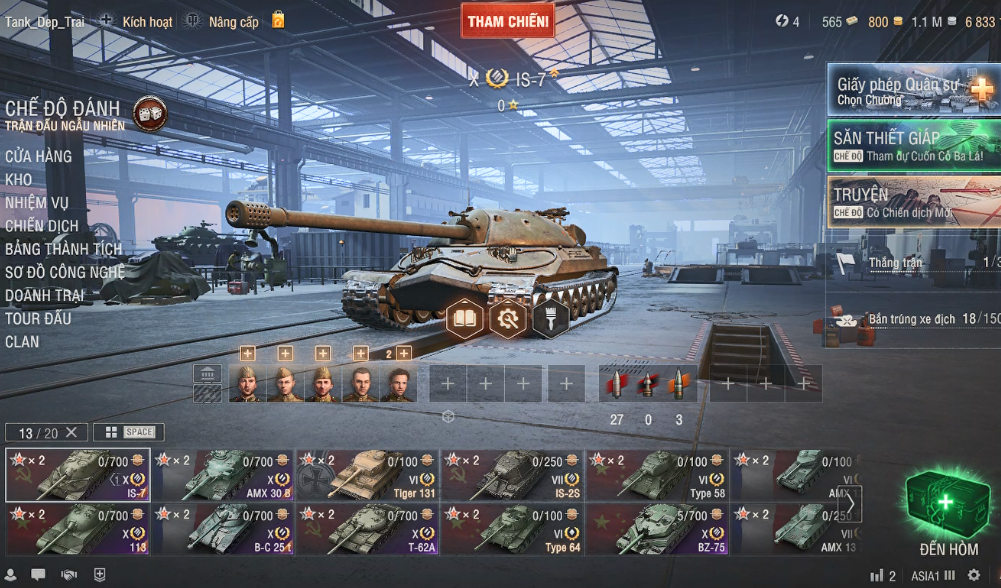Viewport: 1001px width, 588px height.
Task: Open the CỬA HÀNG store menu
Action: tap(38, 156)
